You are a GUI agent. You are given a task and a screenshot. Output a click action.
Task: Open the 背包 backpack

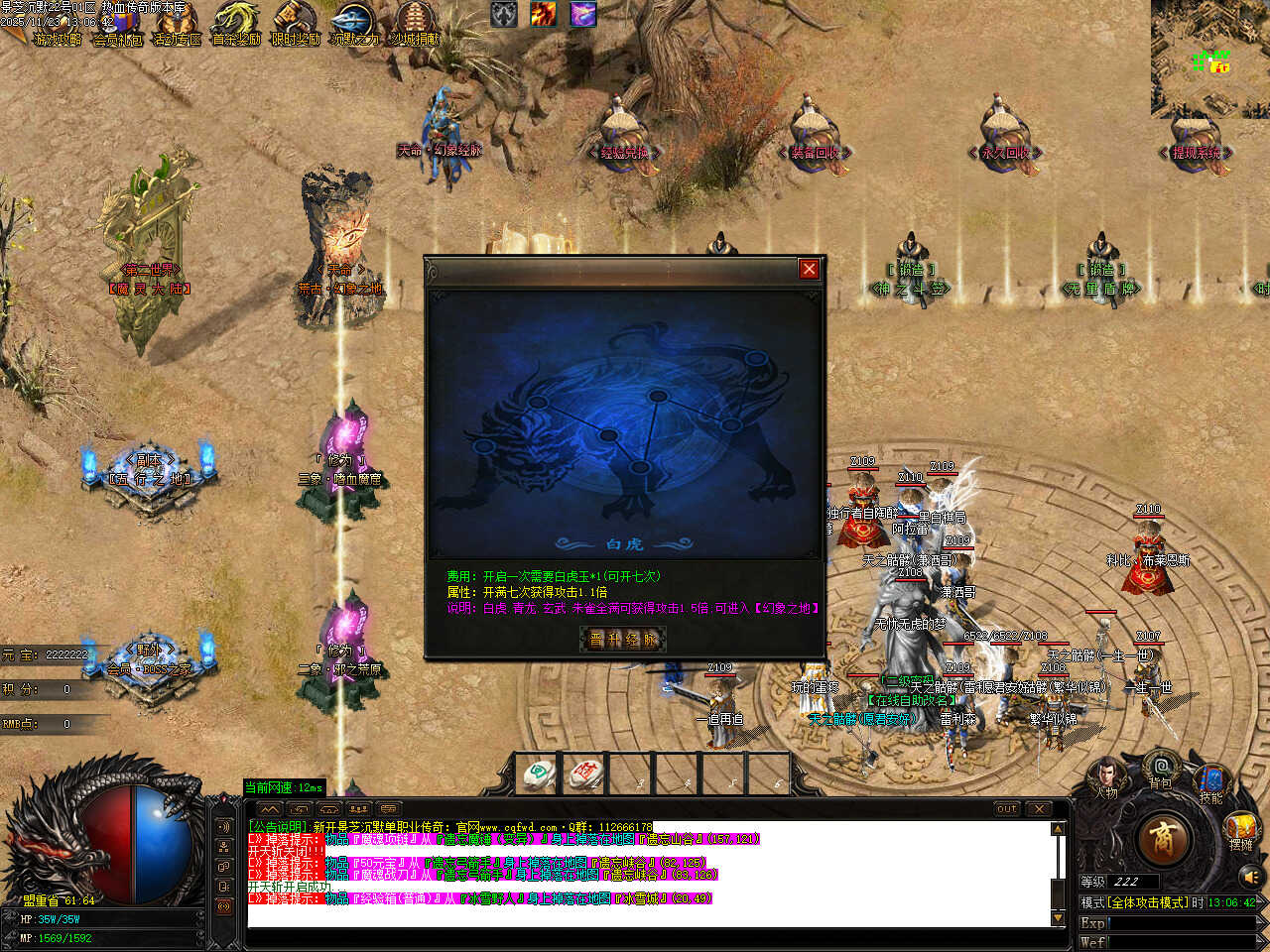pos(1160,770)
